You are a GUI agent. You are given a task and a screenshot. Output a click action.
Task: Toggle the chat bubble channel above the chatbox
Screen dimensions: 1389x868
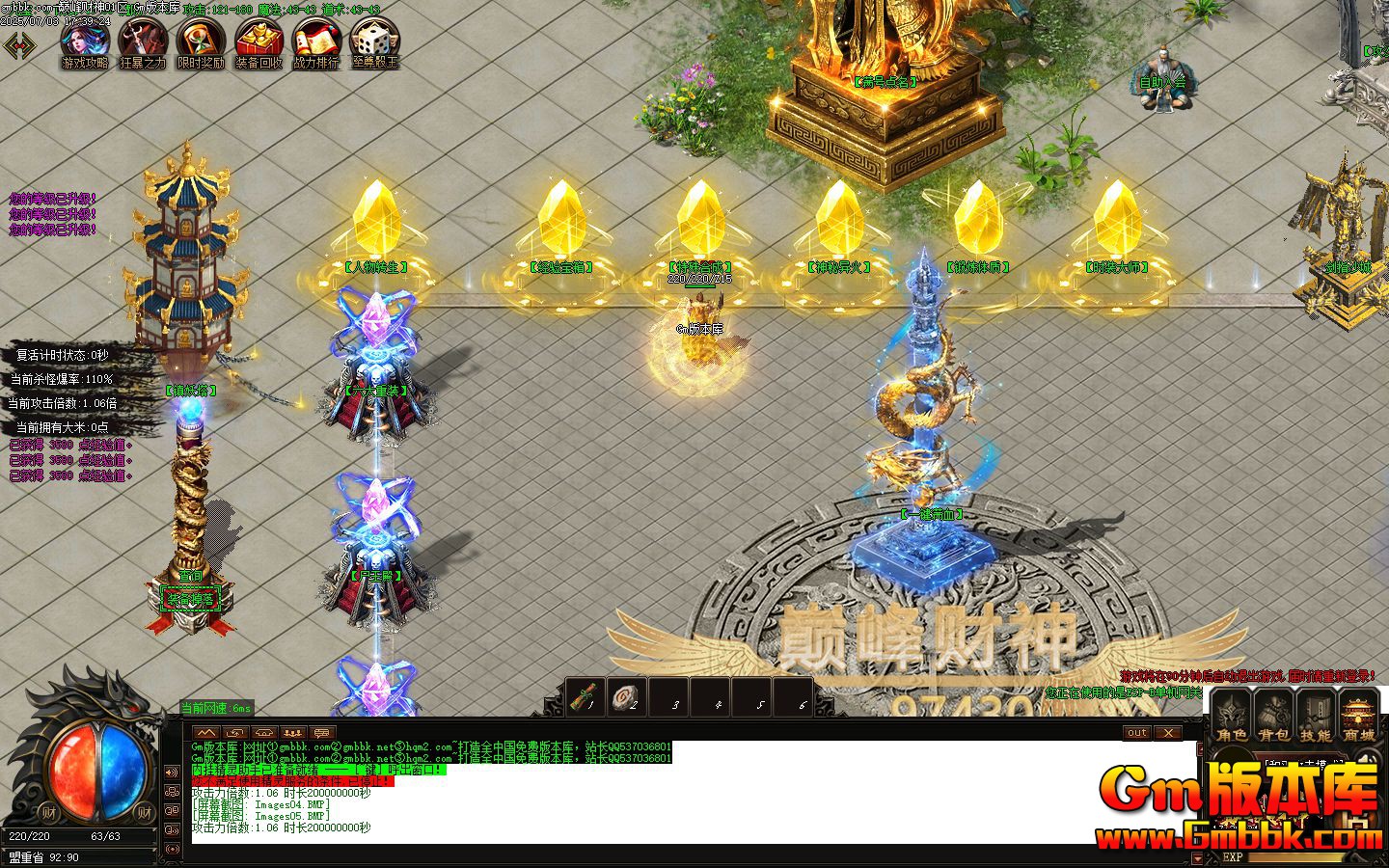(321, 733)
